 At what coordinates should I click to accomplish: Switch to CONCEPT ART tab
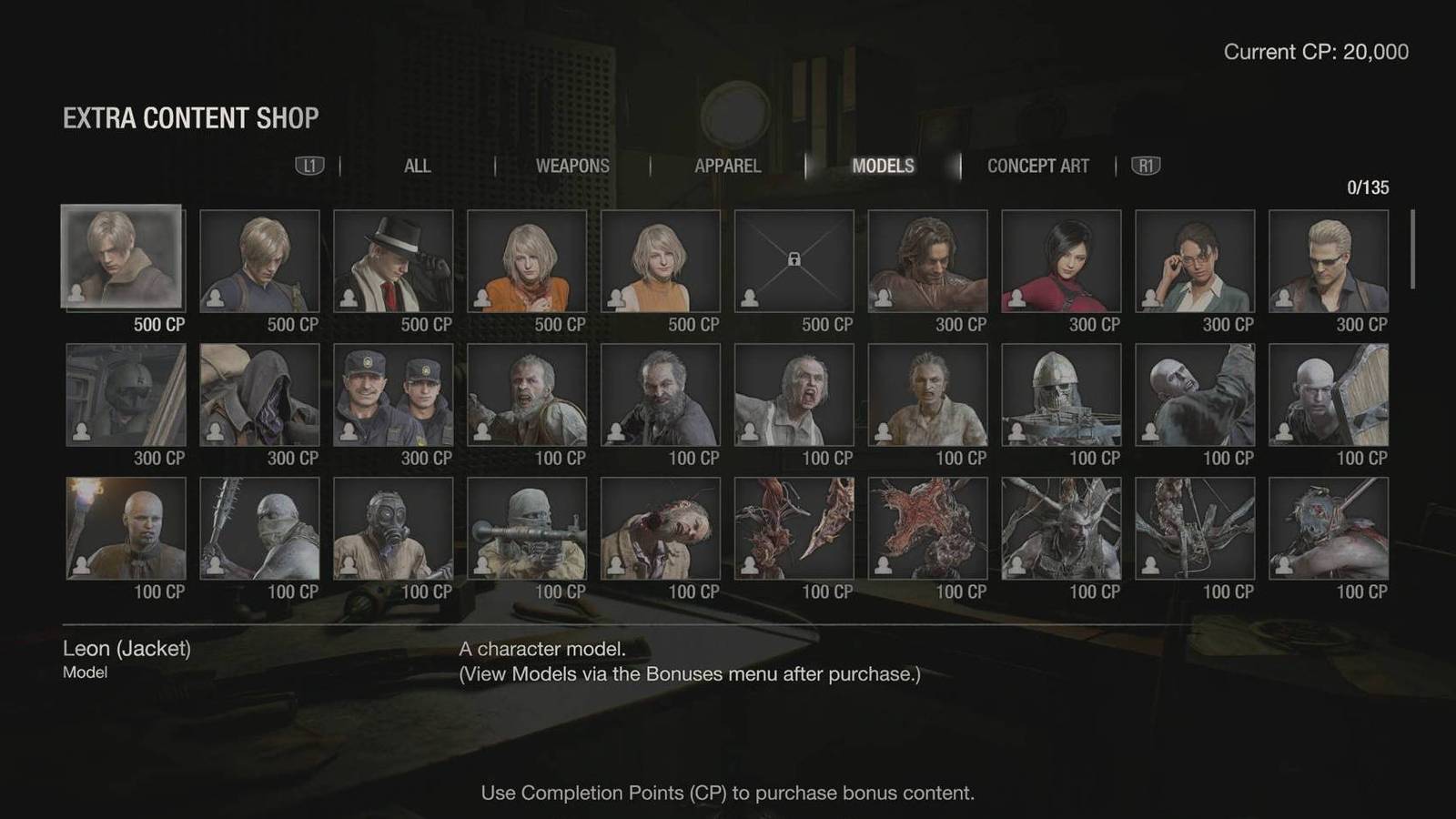(1037, 166)
